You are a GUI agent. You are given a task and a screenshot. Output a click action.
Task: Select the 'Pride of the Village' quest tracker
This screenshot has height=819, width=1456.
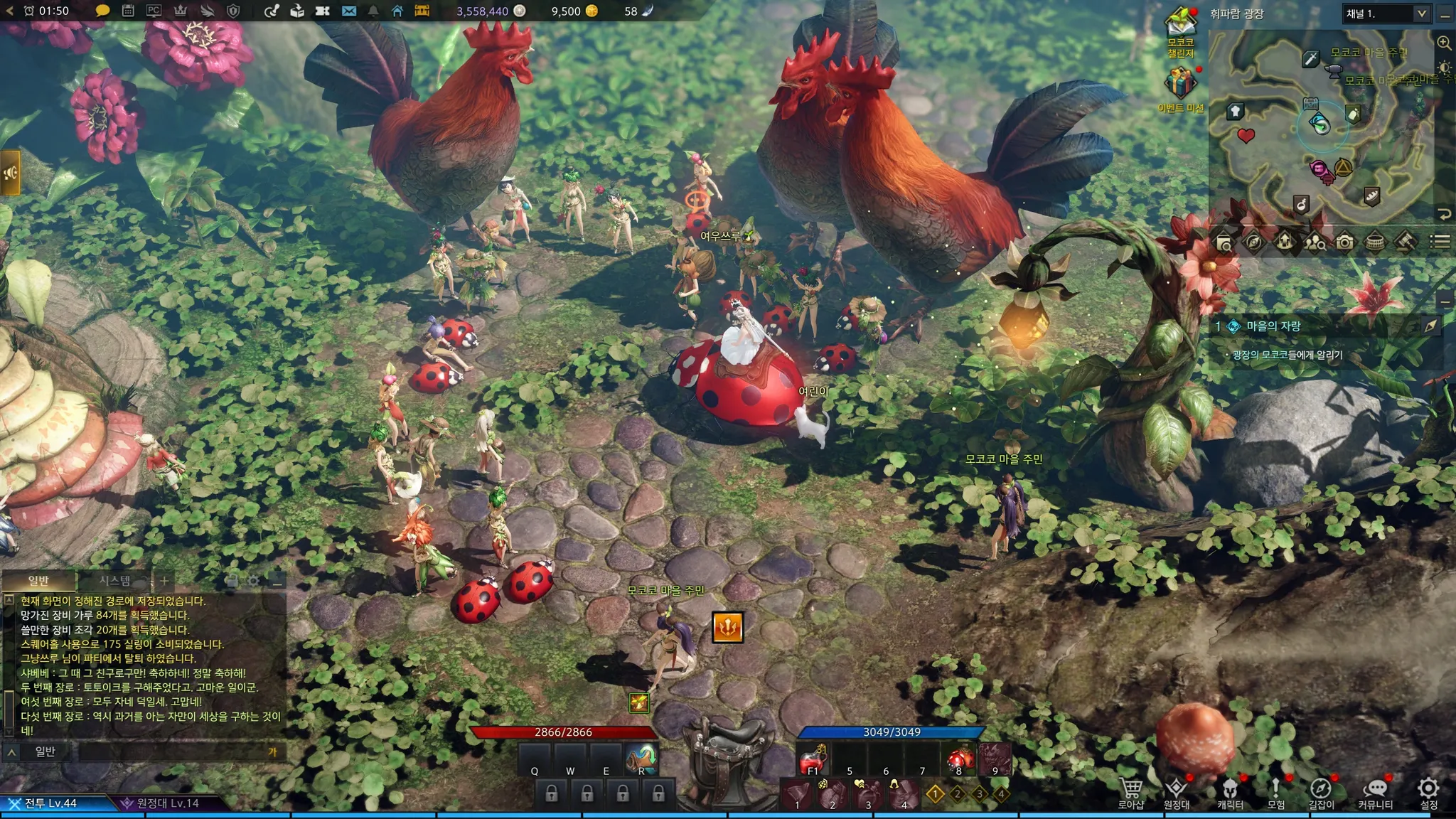(x=1273, y=326)
